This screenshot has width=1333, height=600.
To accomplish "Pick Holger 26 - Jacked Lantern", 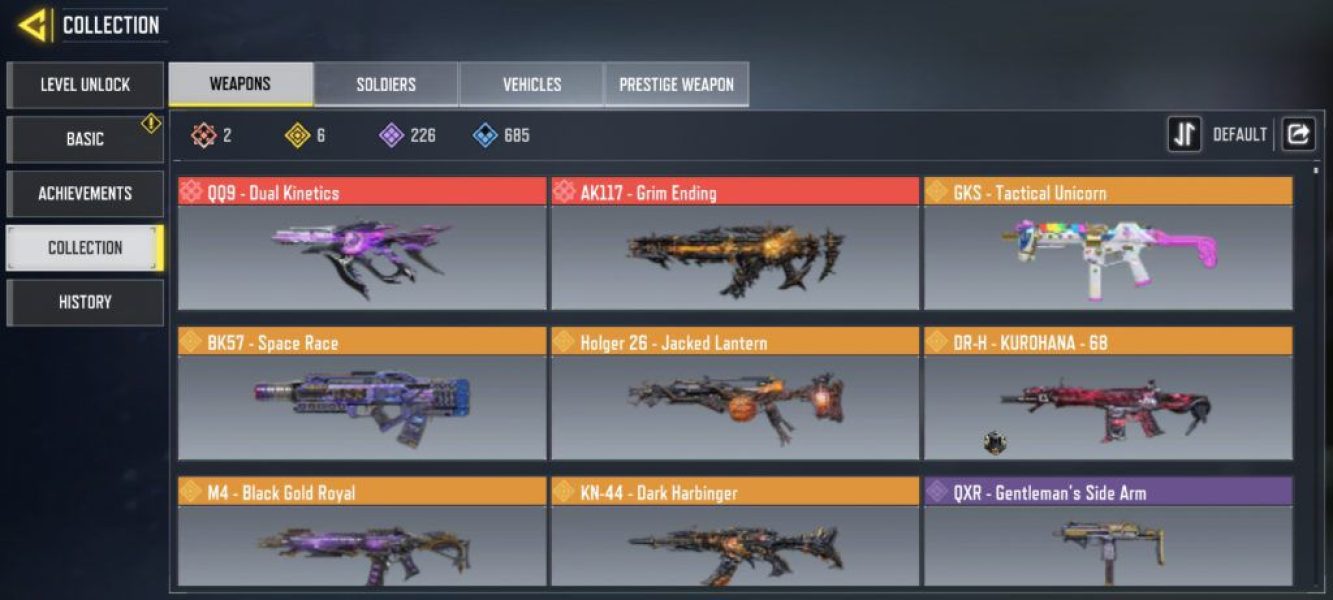I will pyautogui.click(x=735, y=395).
